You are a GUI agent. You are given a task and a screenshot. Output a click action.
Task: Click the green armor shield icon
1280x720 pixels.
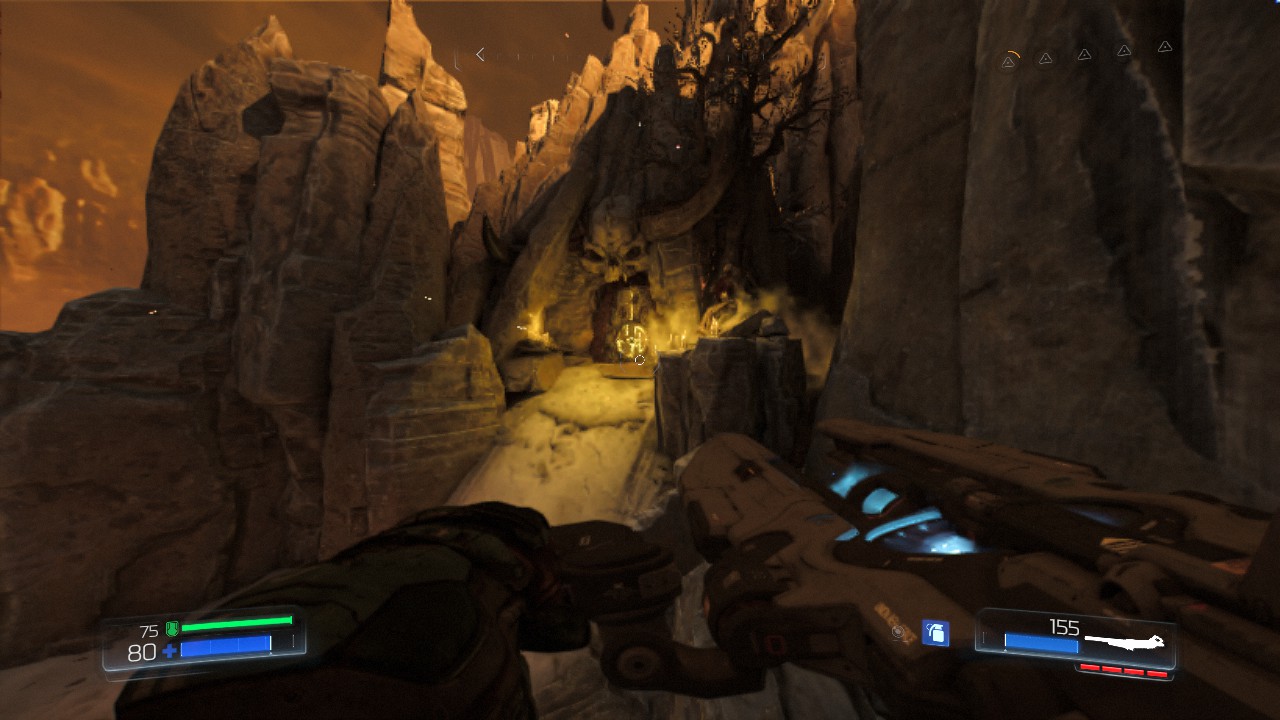(x=171, y=629)
